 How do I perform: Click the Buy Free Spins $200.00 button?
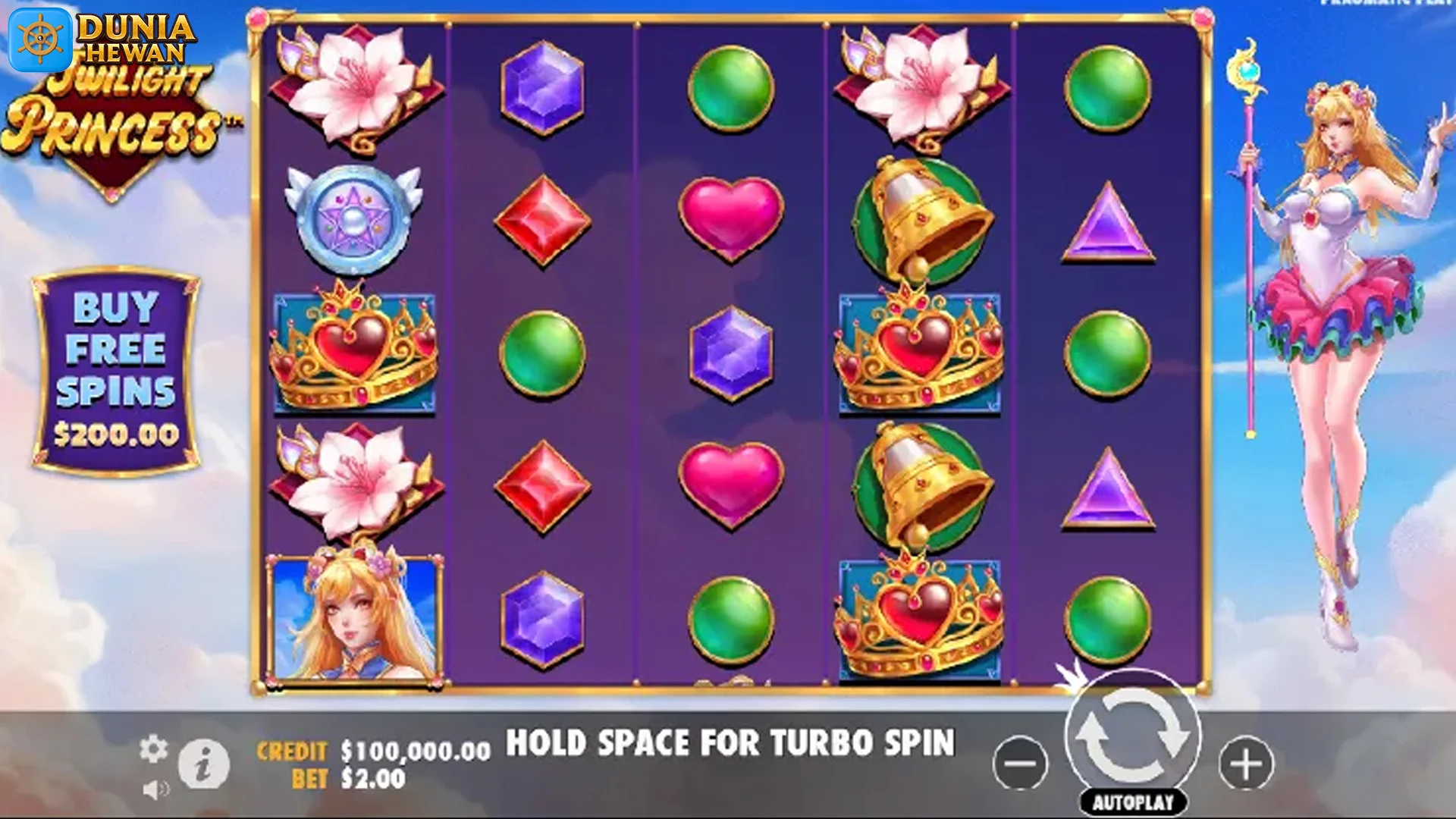(x=116, y=371)
